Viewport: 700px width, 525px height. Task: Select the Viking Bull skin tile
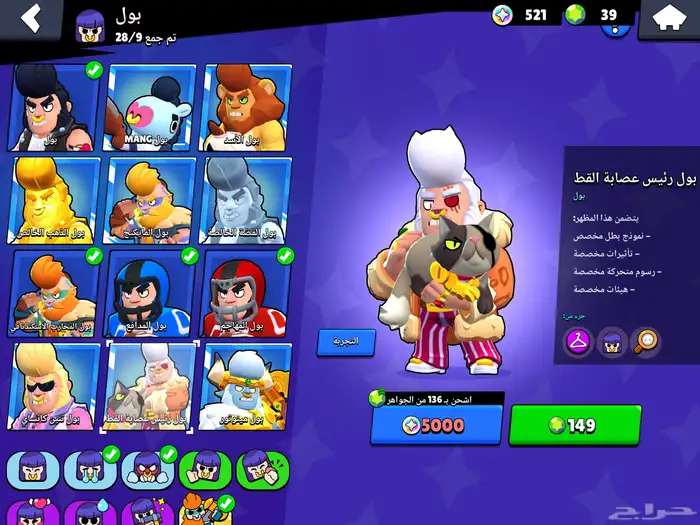point(151,200)
